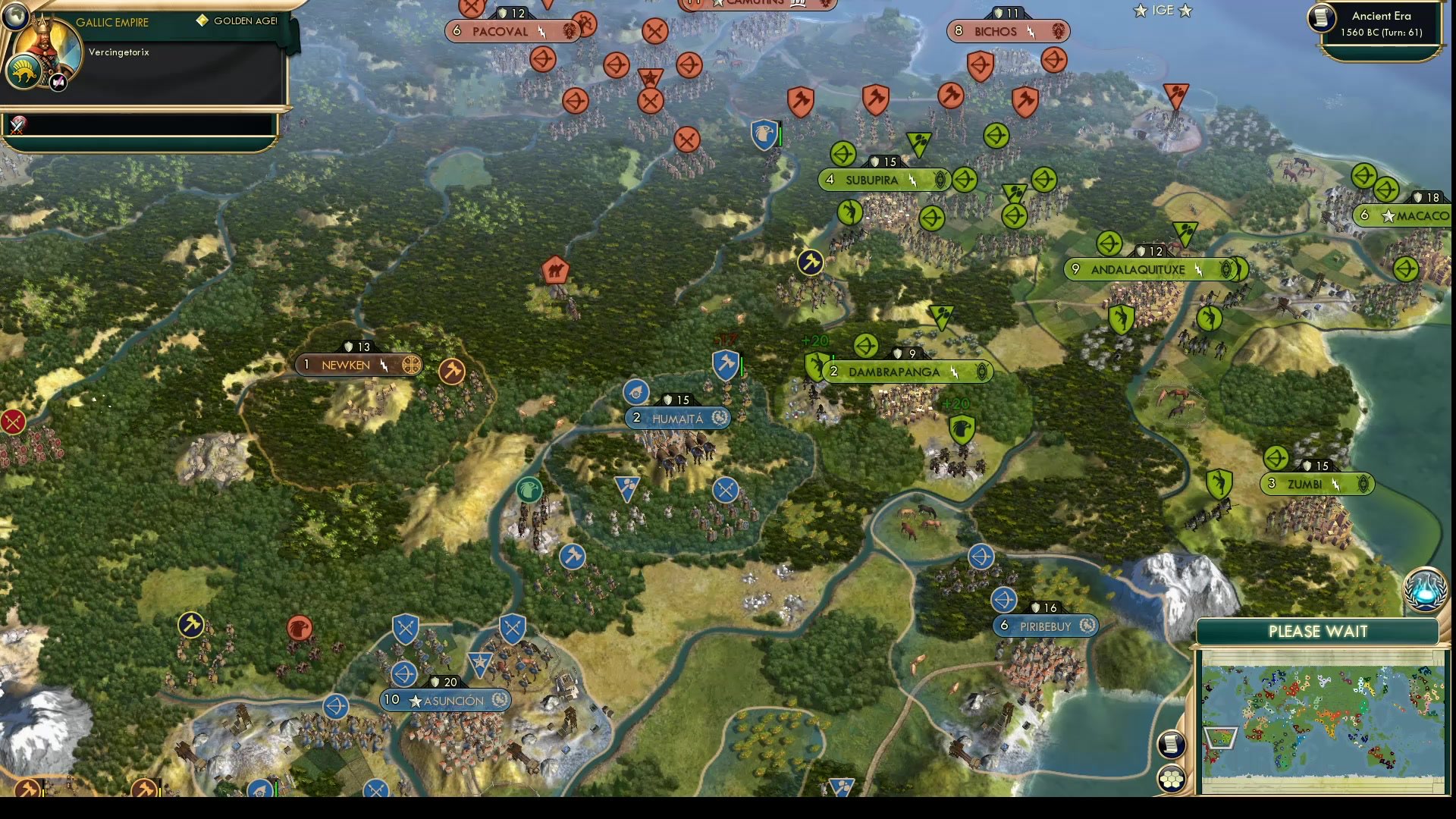This screenshot has width=1456, height=819.
Task: Expand the Asunción city banner
Action: [x=444, y=700]
